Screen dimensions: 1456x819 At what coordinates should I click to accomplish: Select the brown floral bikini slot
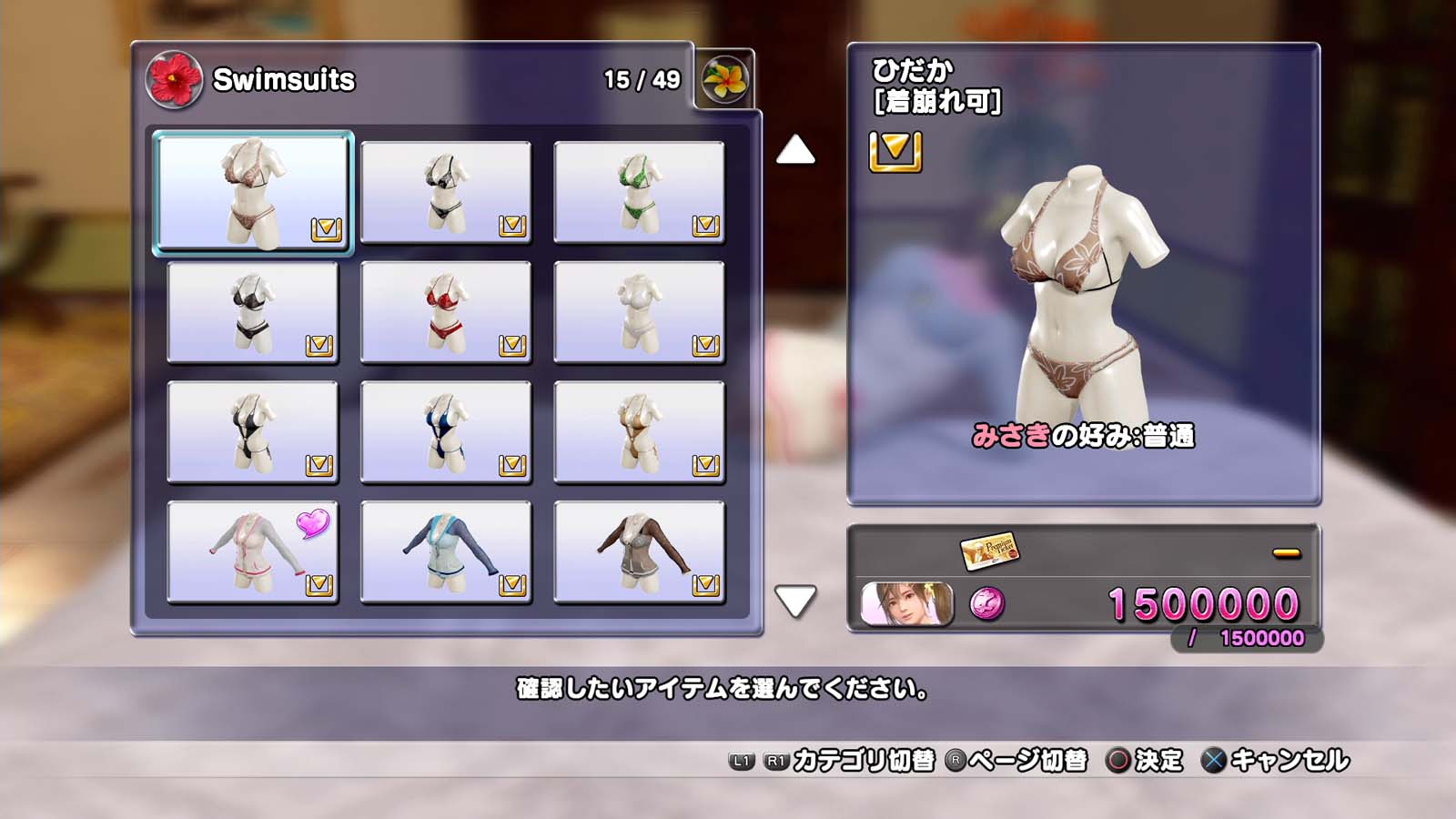coord(253,192)
